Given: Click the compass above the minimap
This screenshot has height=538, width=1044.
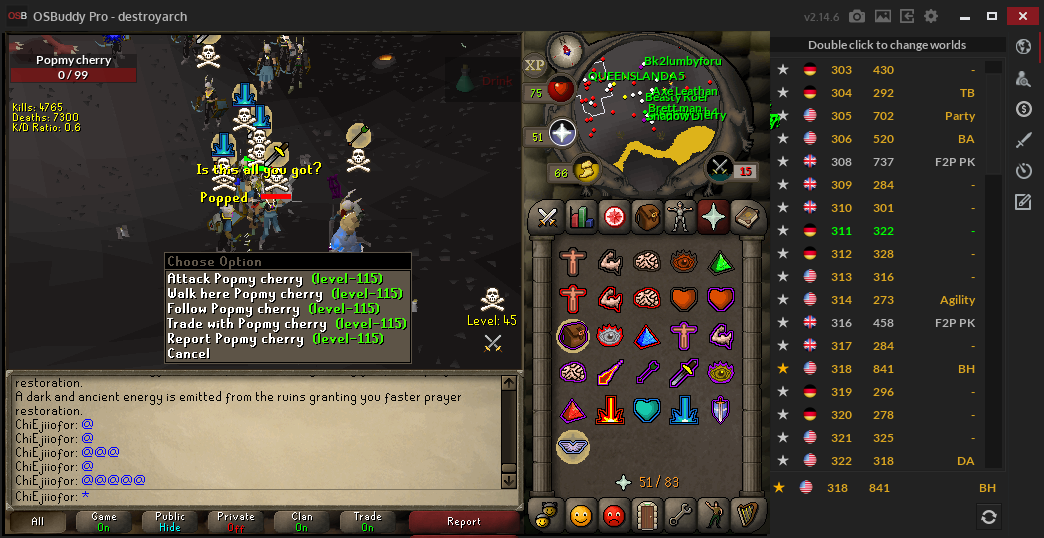Looking at the screenshot, I should tap(566, 48).
